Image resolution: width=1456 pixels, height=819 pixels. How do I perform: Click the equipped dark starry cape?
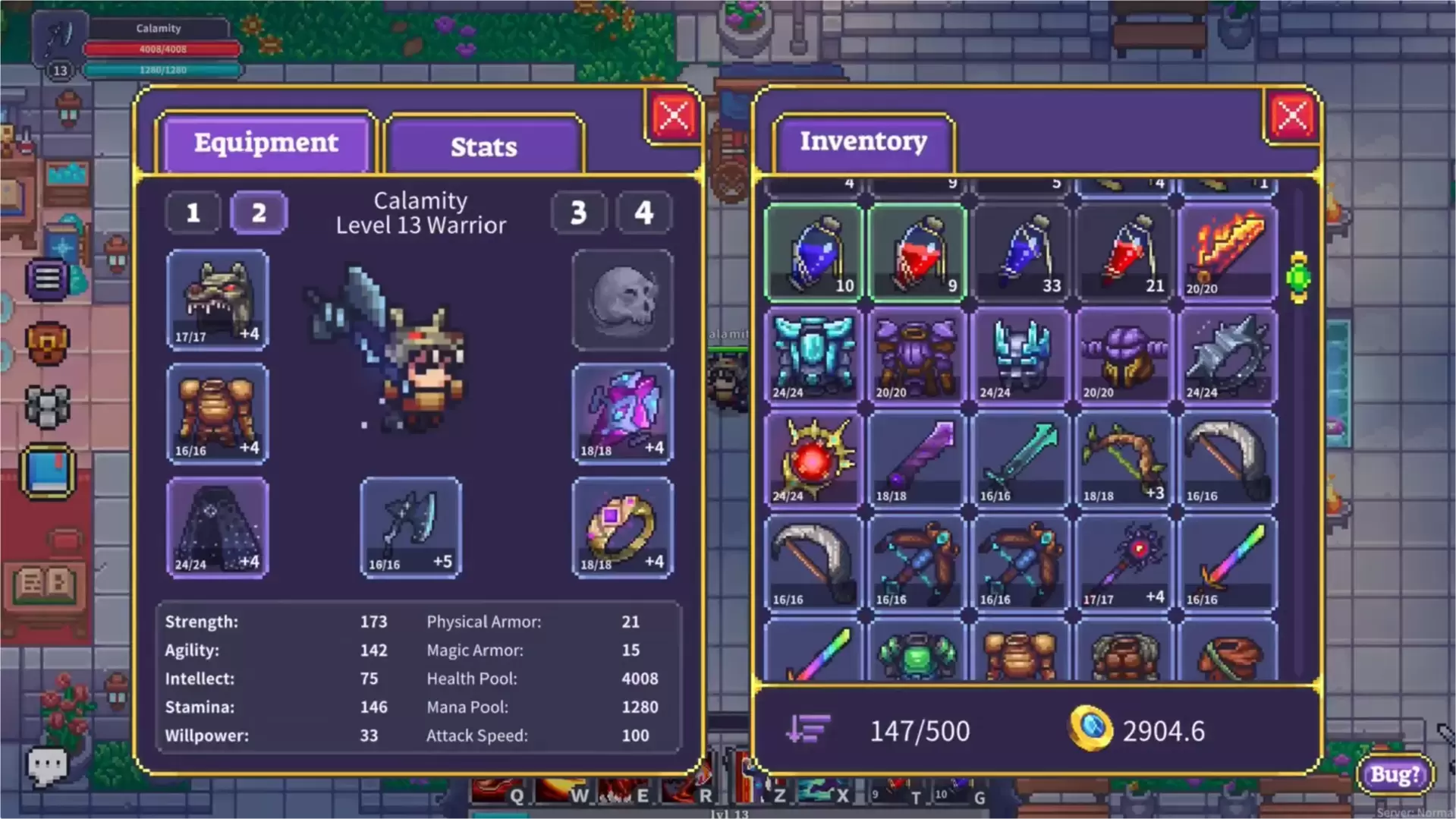coord(217,528)
